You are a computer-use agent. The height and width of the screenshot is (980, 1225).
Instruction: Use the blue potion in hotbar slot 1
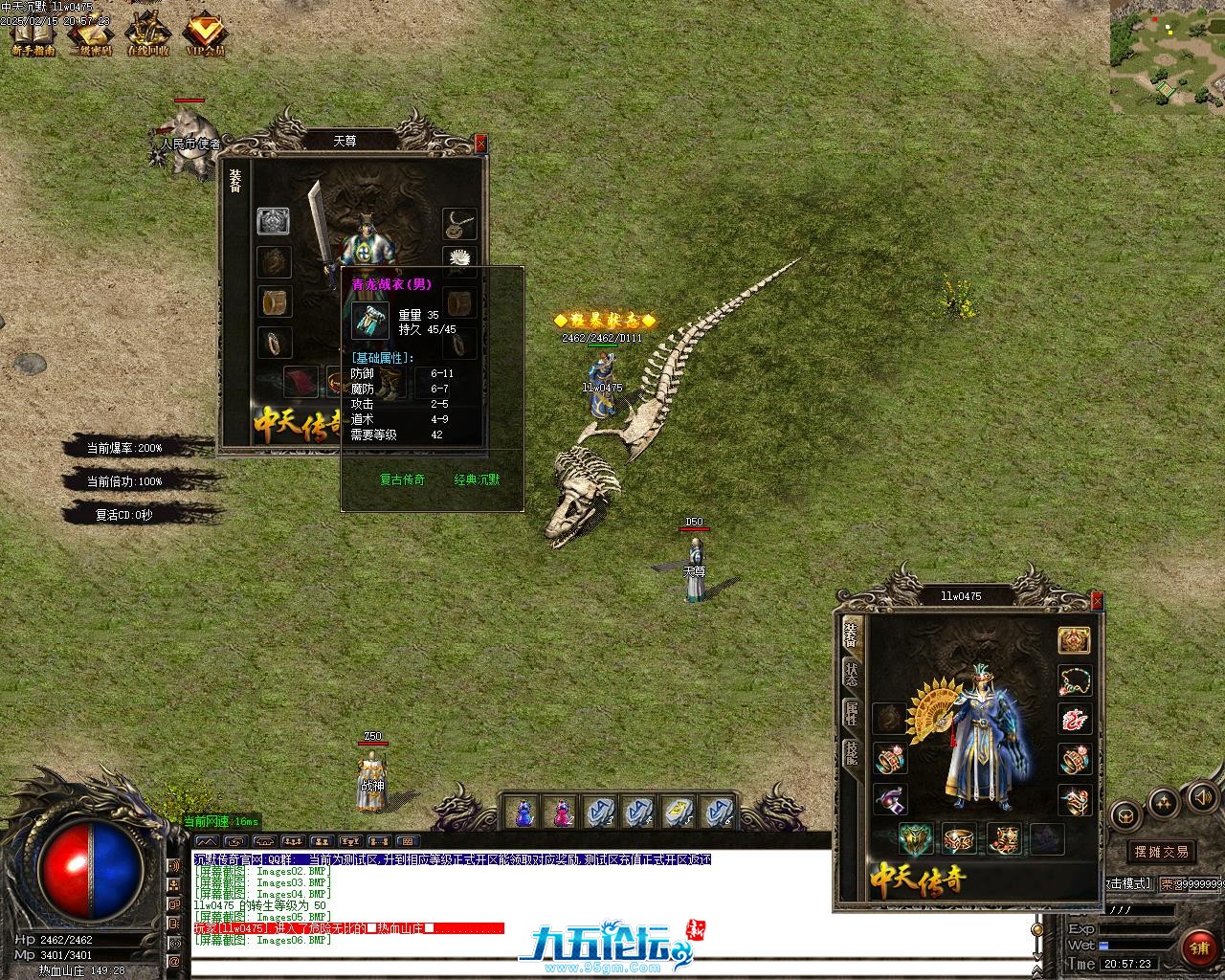(523, 813)
